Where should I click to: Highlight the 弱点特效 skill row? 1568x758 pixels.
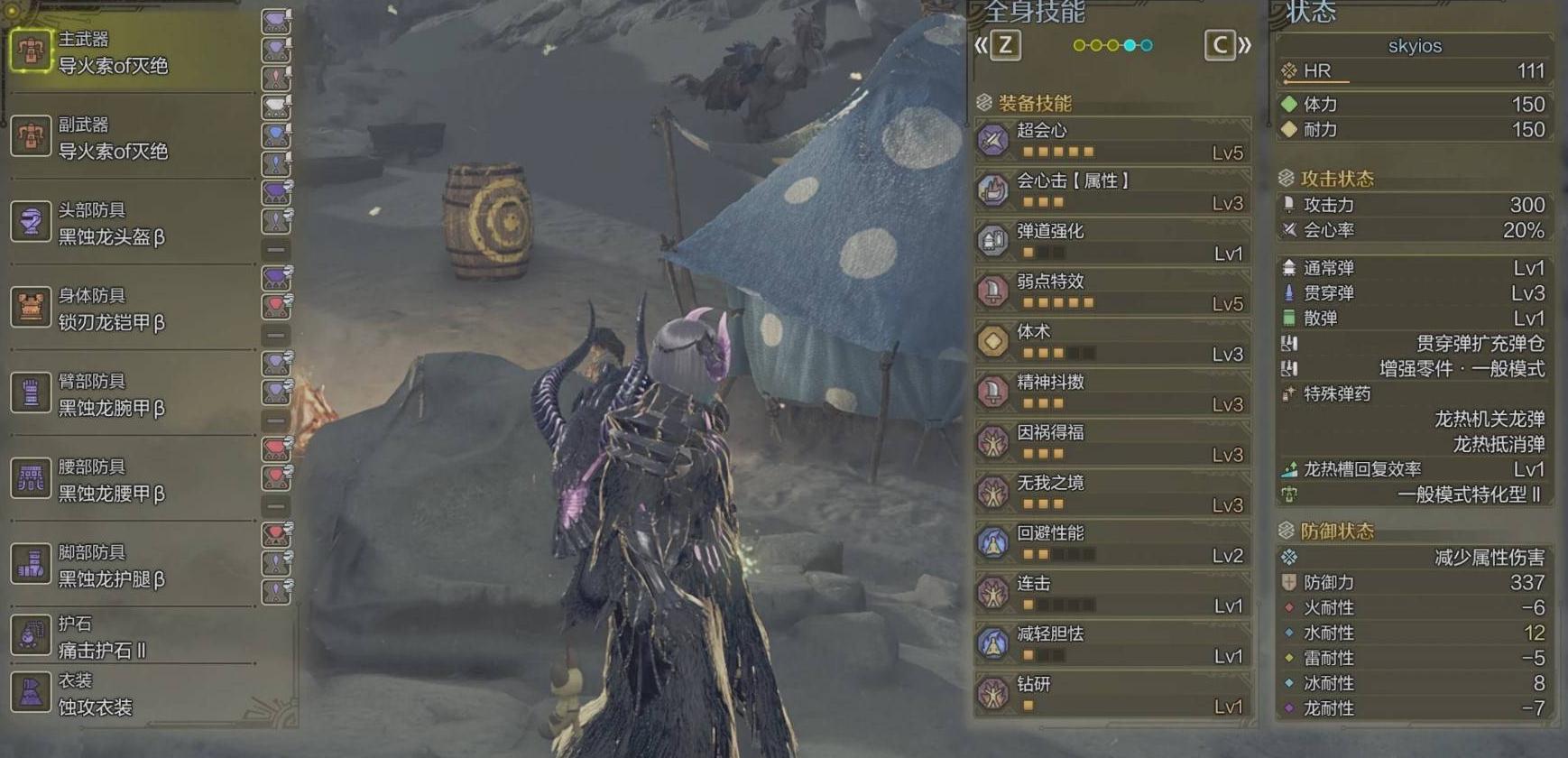tap(1112, 292)
